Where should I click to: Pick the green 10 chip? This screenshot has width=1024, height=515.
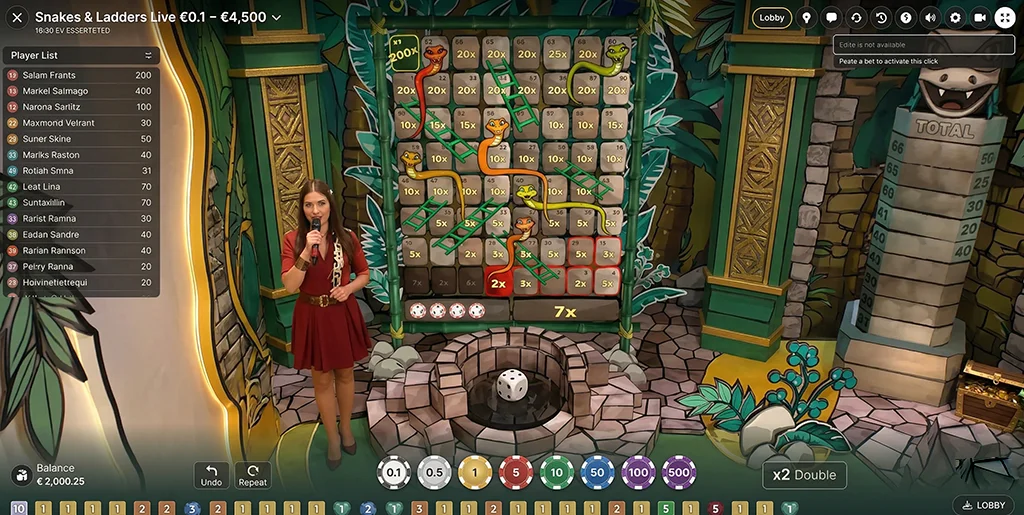(x=557, y=473)
